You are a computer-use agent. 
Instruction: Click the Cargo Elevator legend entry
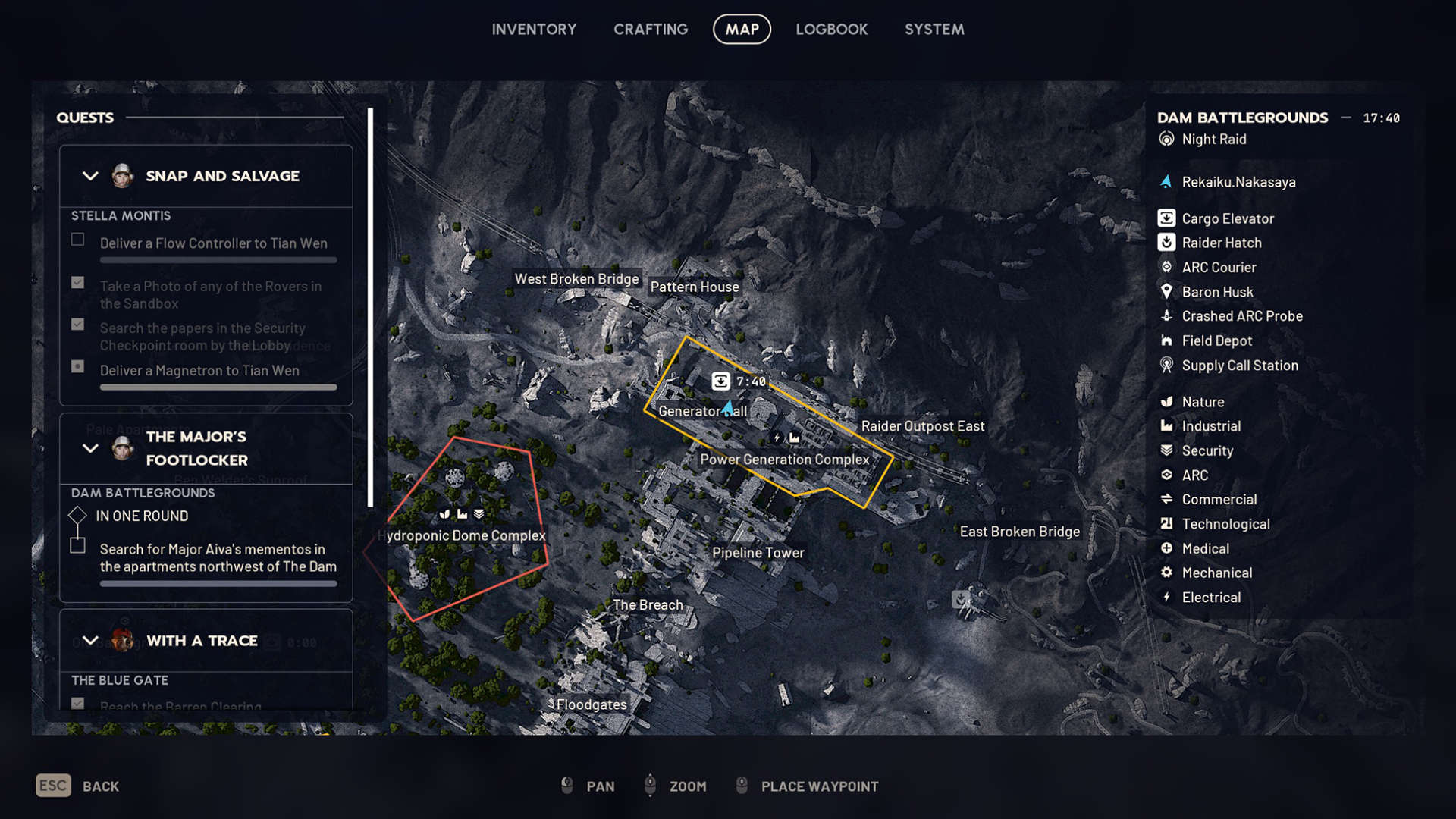tap(1227, 218)
